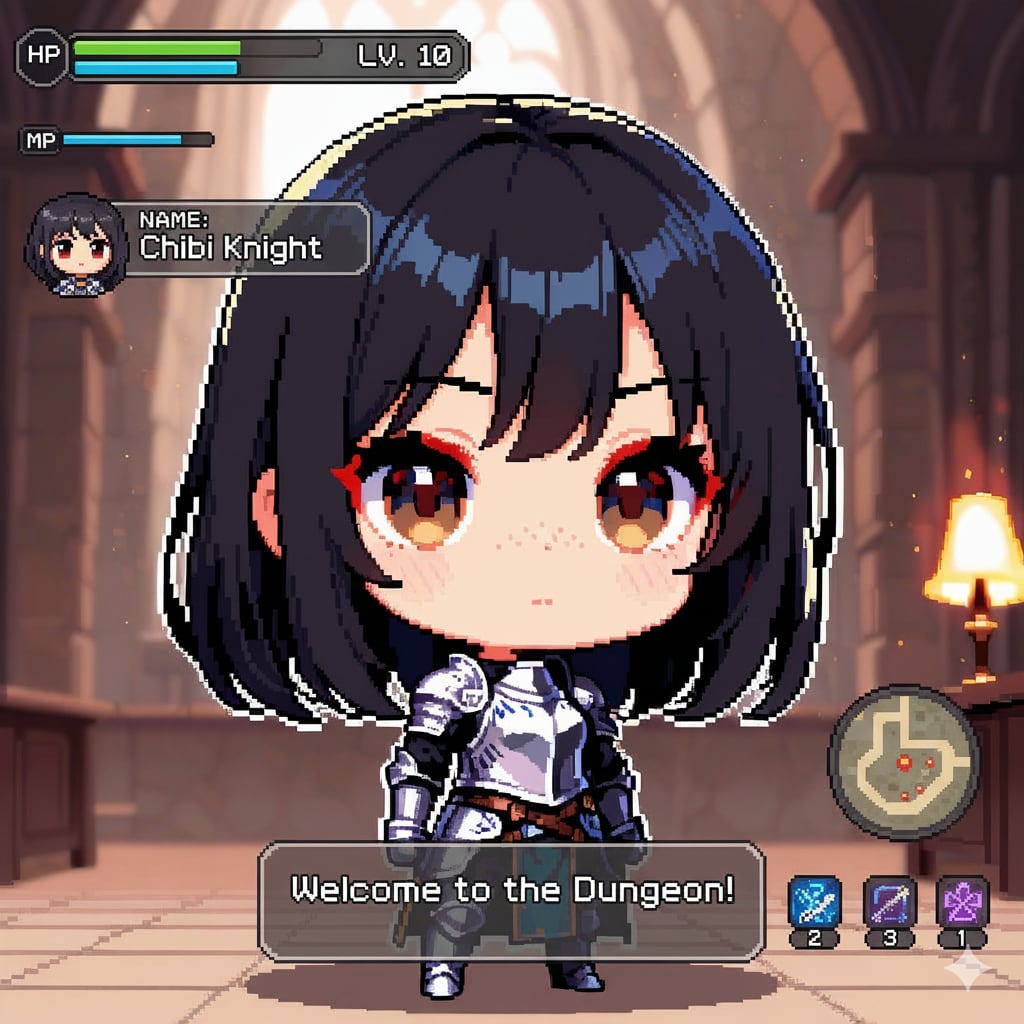Advance the Welcome to the Dungeon dialogue
Image resolution: width=1024 pixels, height=1024 pixels.
(511, 902)
